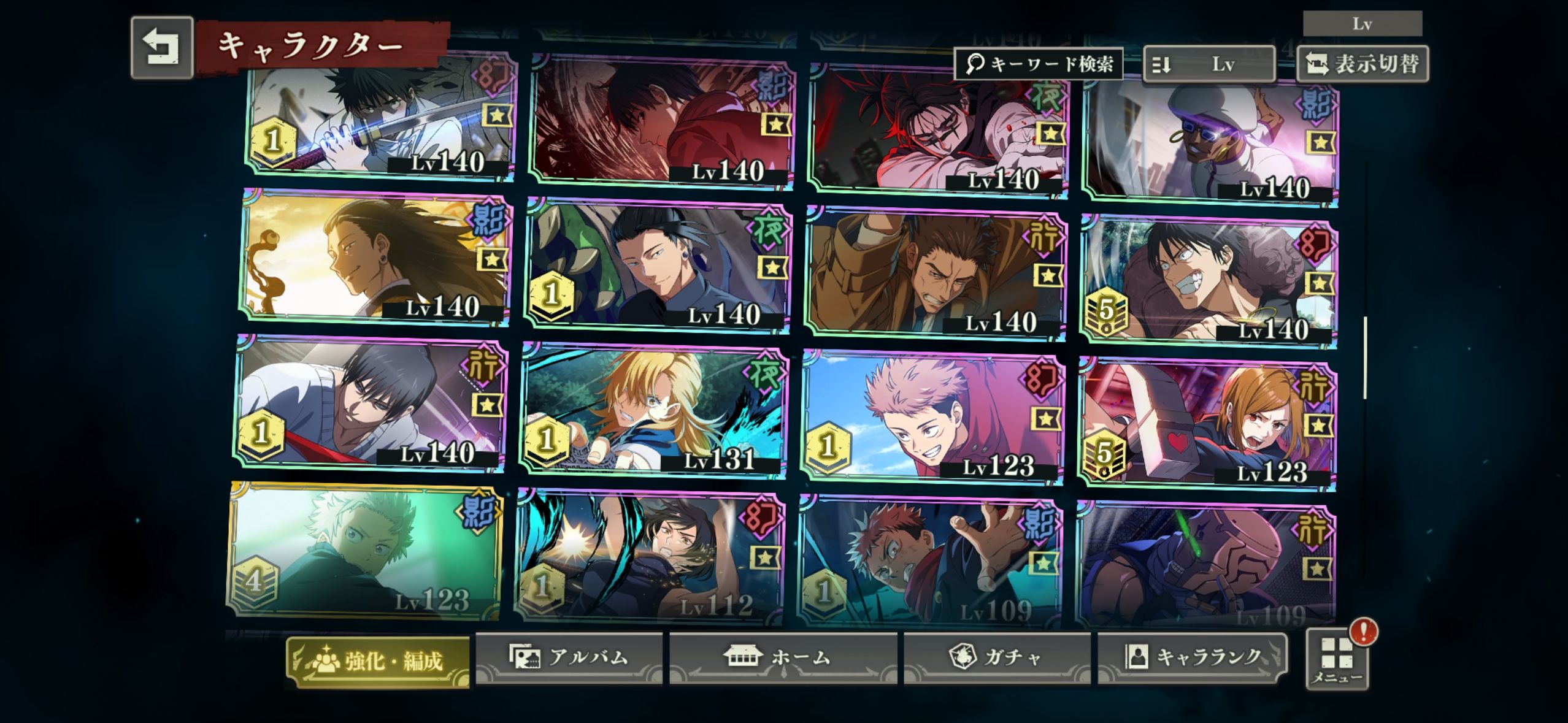The height and width of the screenshot is (723, 1568).
Task: Switch to the アルバム album tab
Action: pos(569,657)
